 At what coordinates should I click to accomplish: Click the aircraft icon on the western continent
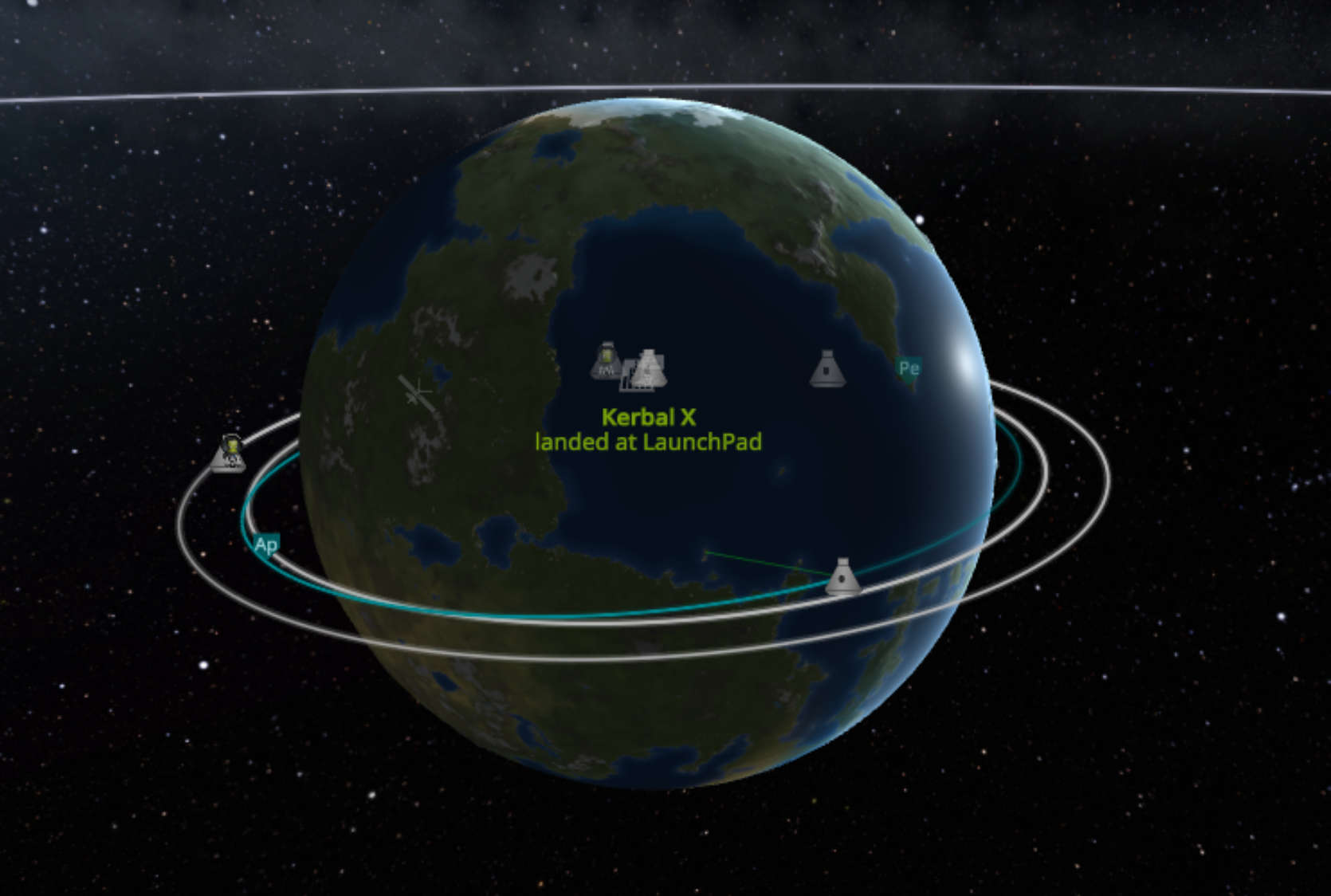coord(416,391)
